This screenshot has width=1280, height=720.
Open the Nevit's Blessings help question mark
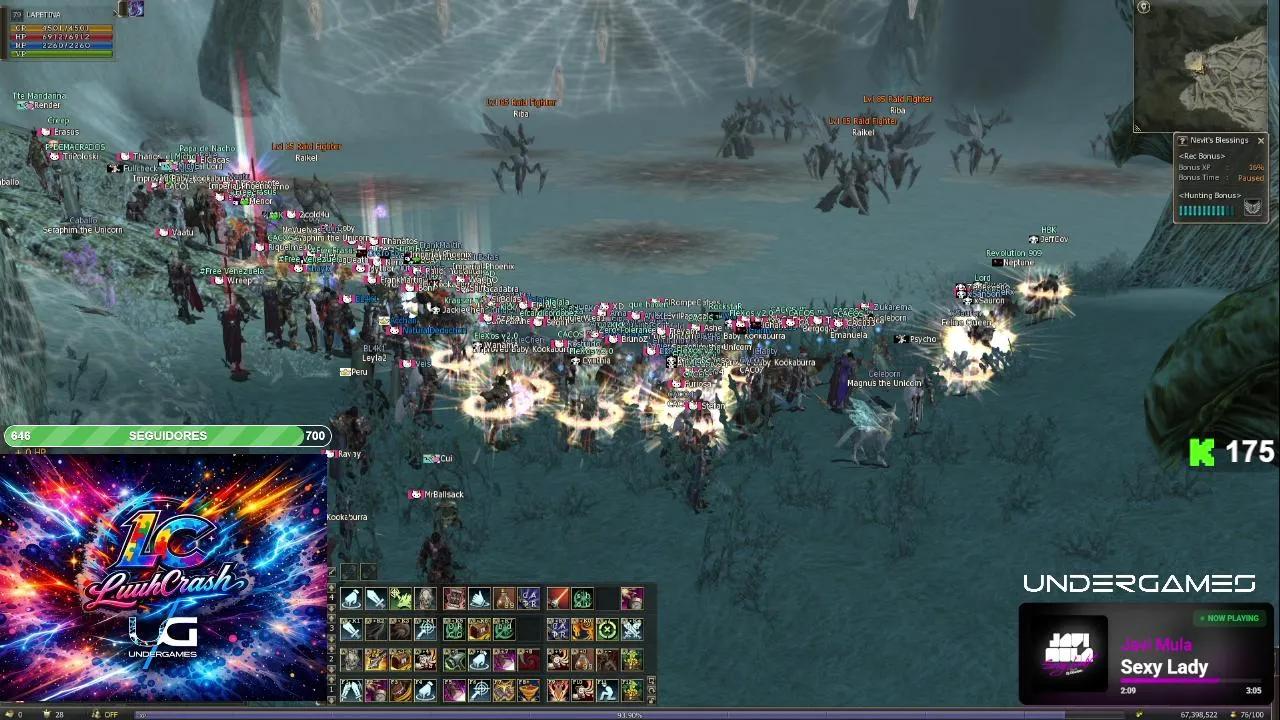tap(1183, 141)
